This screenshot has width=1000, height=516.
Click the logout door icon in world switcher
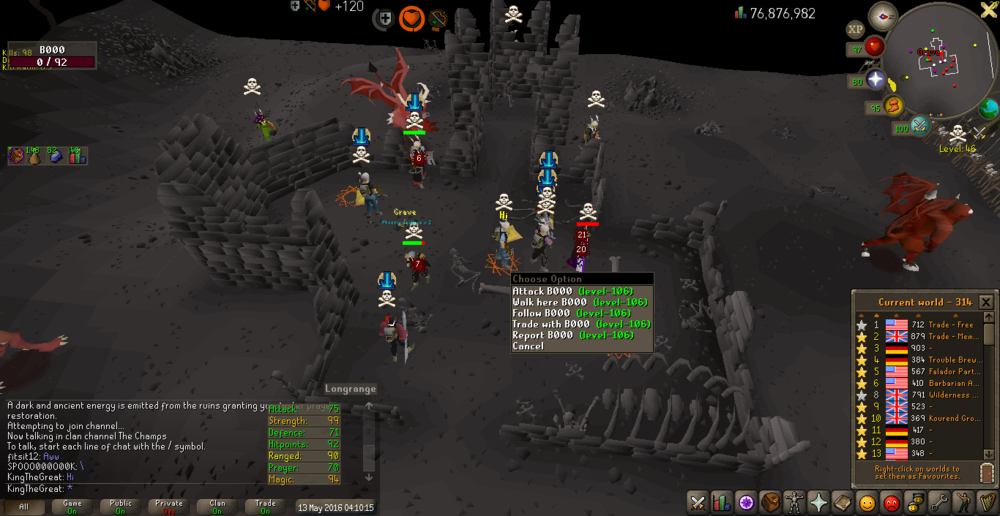coord(986,473)
